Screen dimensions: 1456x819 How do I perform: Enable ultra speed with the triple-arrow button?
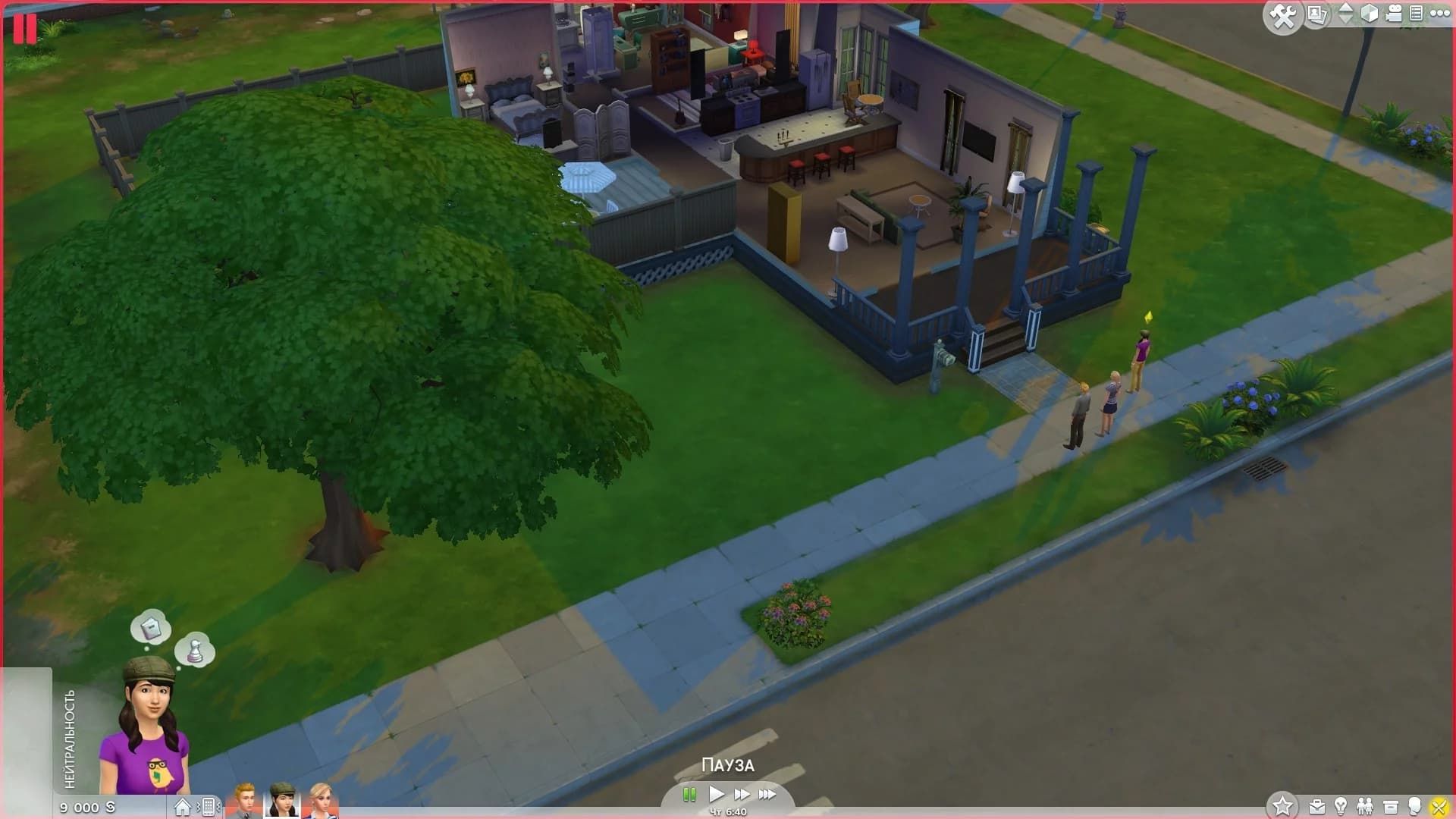coord(767,795)
